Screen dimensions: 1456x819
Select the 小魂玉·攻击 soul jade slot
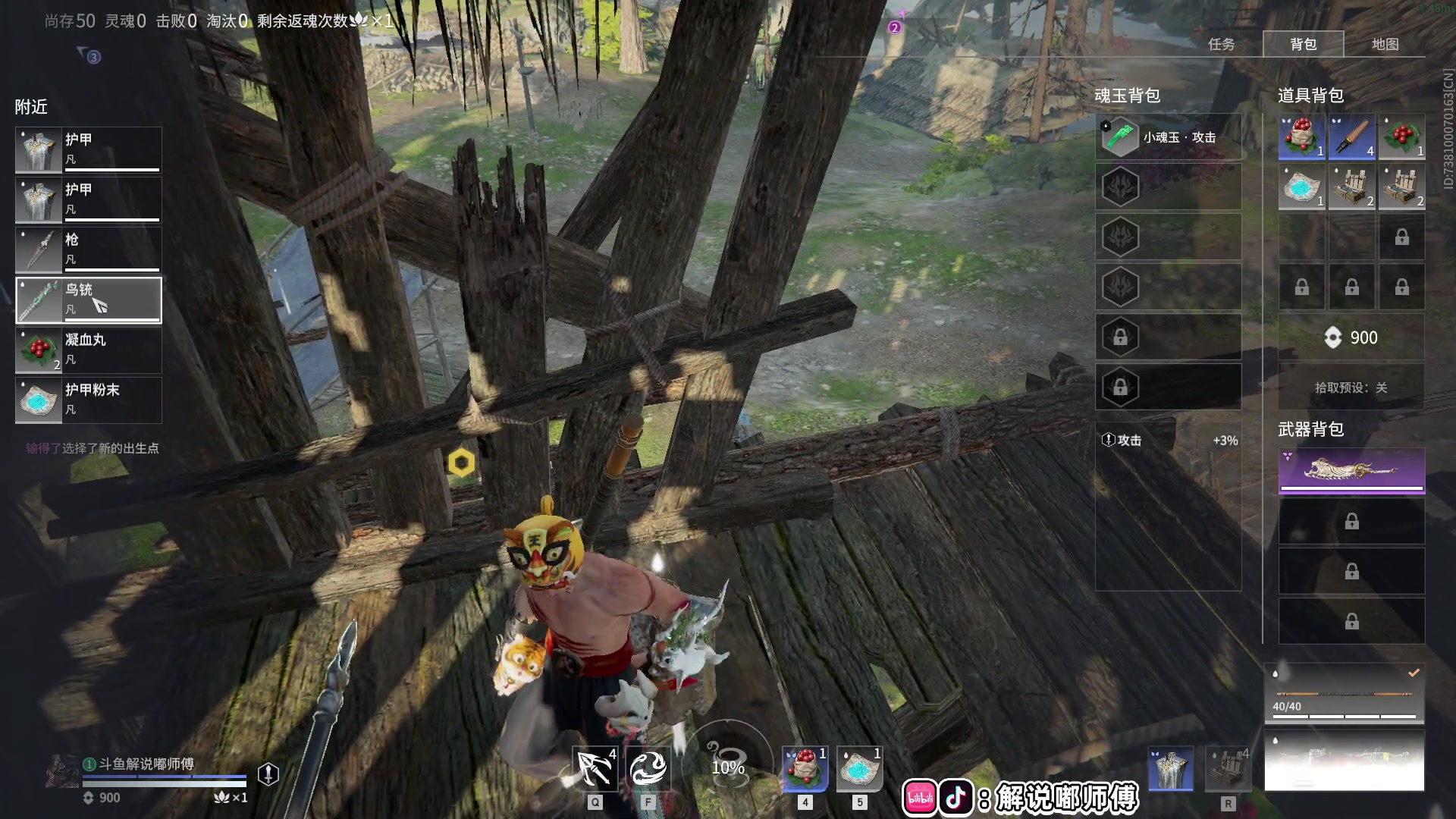[x=1168, y=137]
